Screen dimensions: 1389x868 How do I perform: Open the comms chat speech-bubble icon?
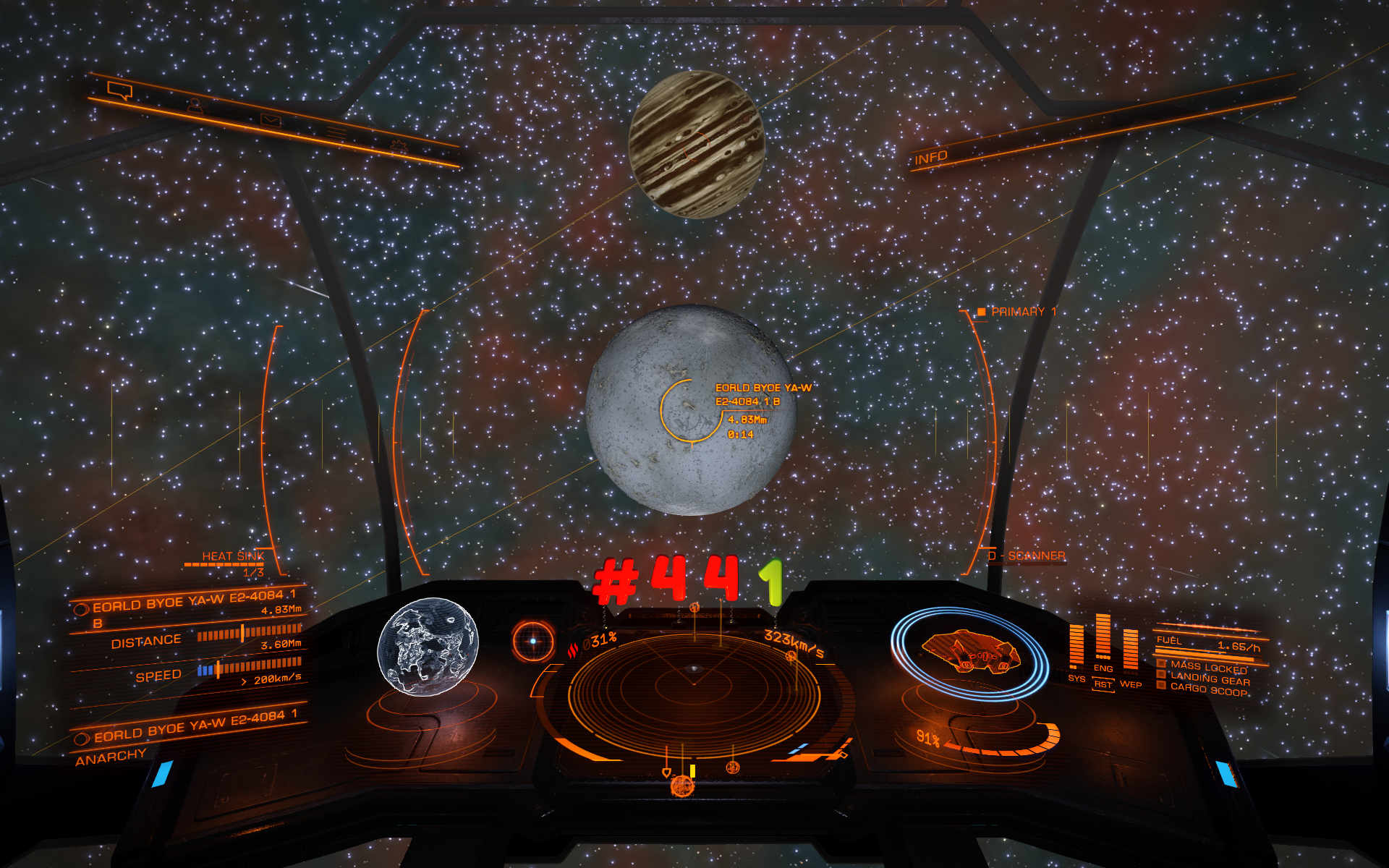tap(120, 90)
